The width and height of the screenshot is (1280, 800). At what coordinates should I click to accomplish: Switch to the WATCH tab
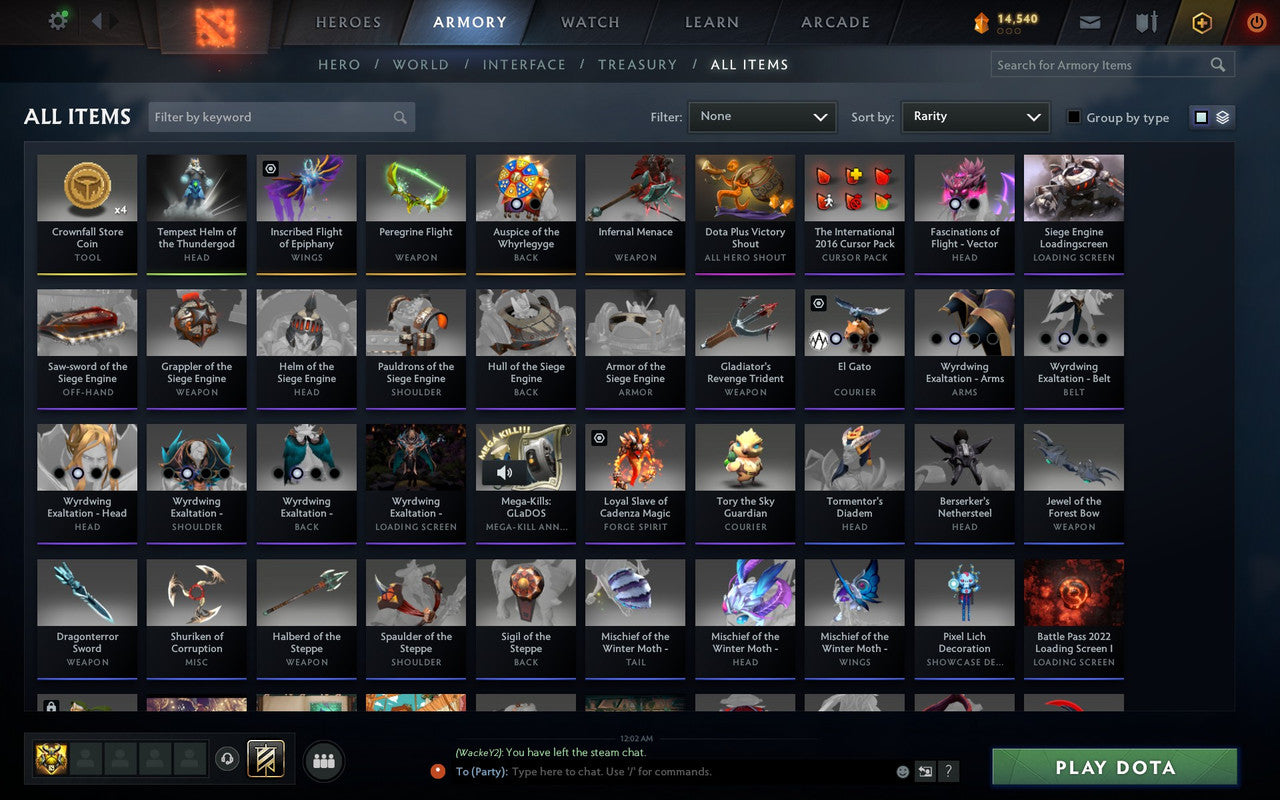click(x=589, y=22)
